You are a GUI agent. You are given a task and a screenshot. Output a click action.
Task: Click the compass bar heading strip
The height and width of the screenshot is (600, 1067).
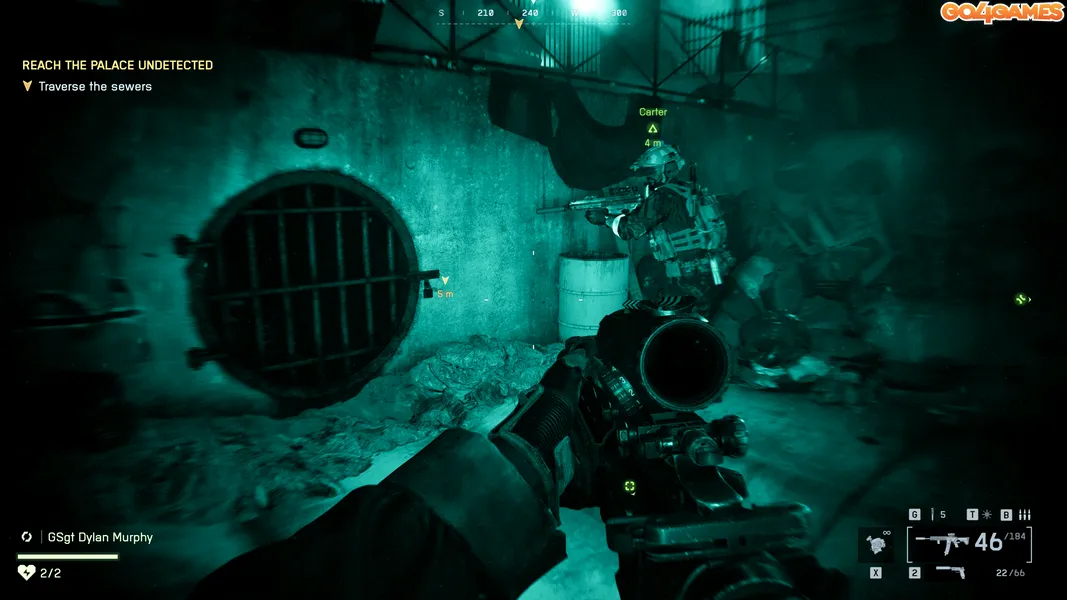coord(533,14)
